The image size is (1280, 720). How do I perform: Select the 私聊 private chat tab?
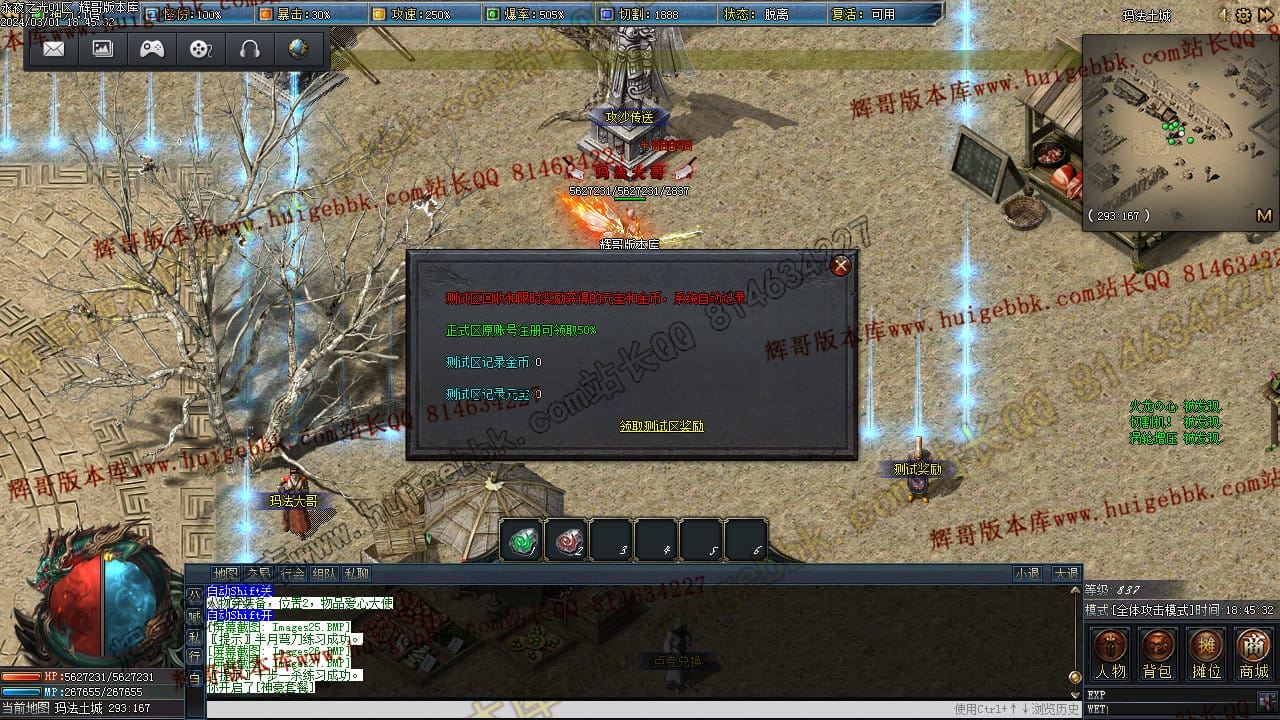coord(356,574)
